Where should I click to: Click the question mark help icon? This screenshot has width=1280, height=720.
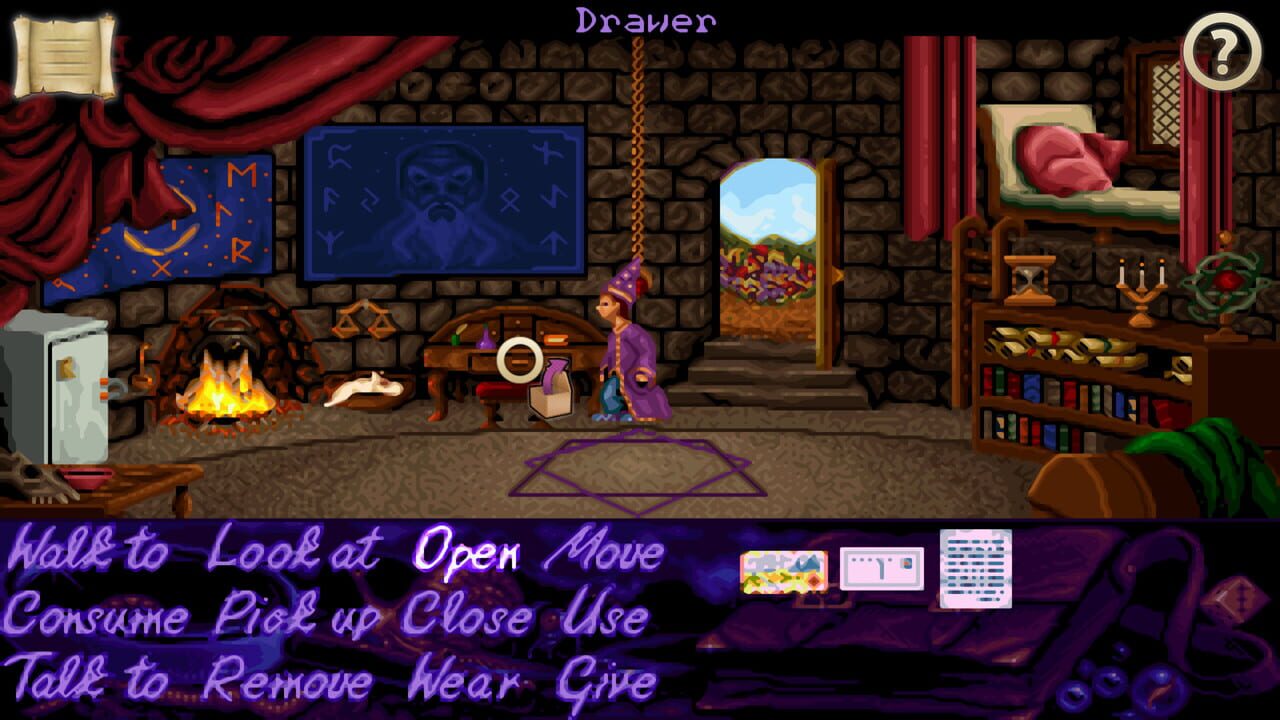1222,45
